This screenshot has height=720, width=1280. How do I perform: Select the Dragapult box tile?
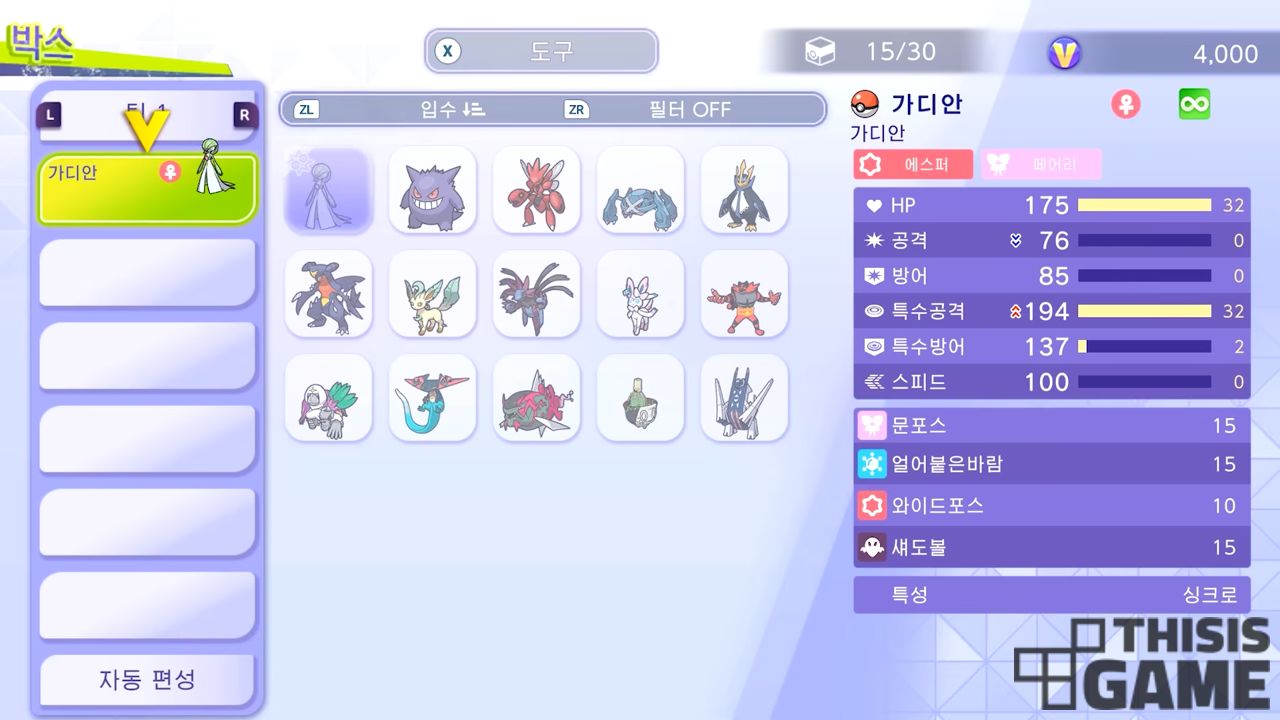(x=432, y=398)
